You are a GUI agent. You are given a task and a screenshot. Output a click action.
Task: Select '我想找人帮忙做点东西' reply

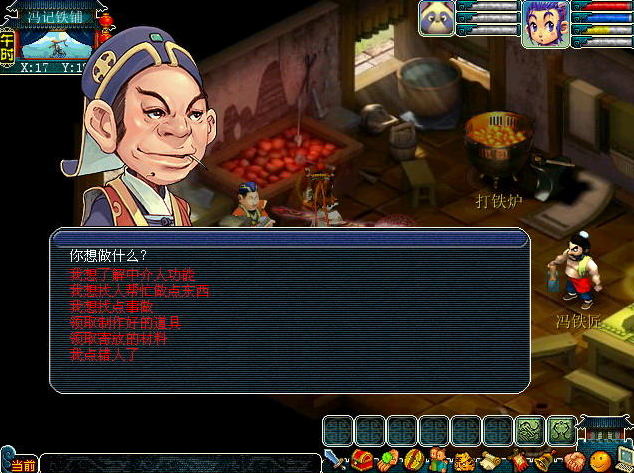tap(140, 291)
